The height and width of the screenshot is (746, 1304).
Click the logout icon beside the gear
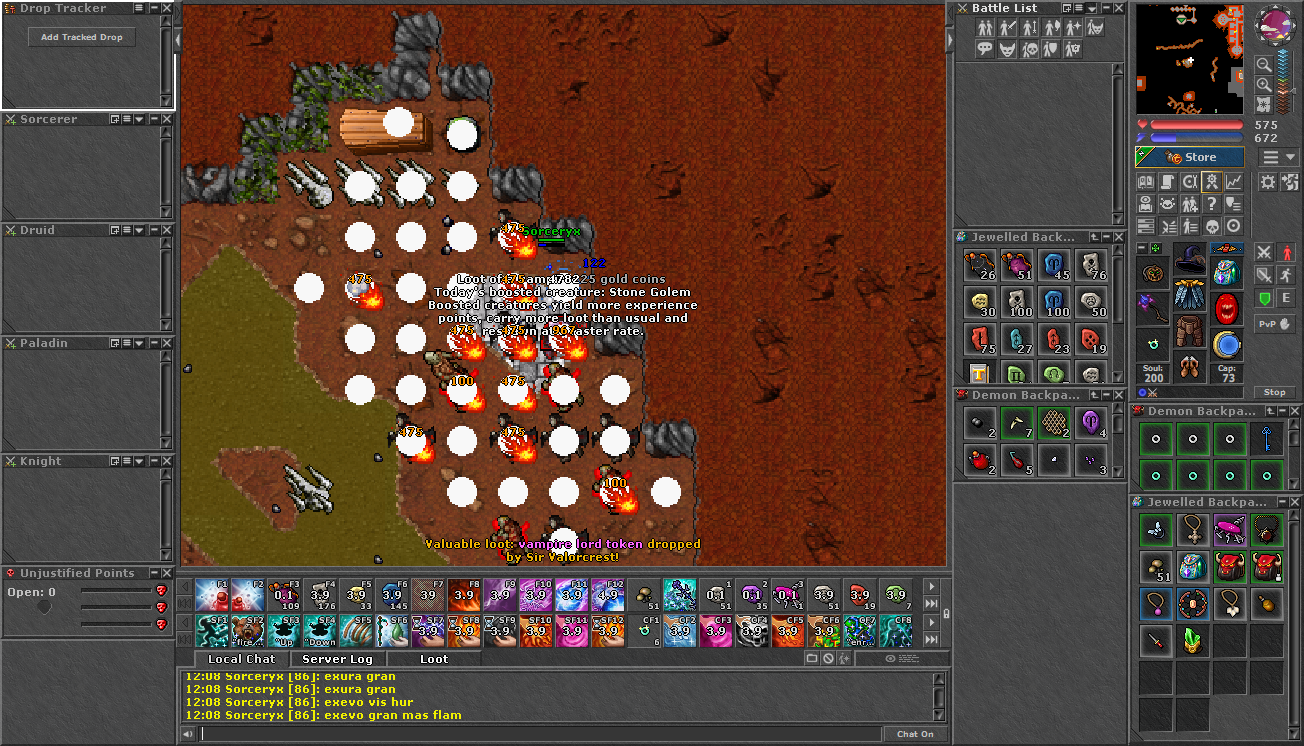click(x=1289, y=181)
